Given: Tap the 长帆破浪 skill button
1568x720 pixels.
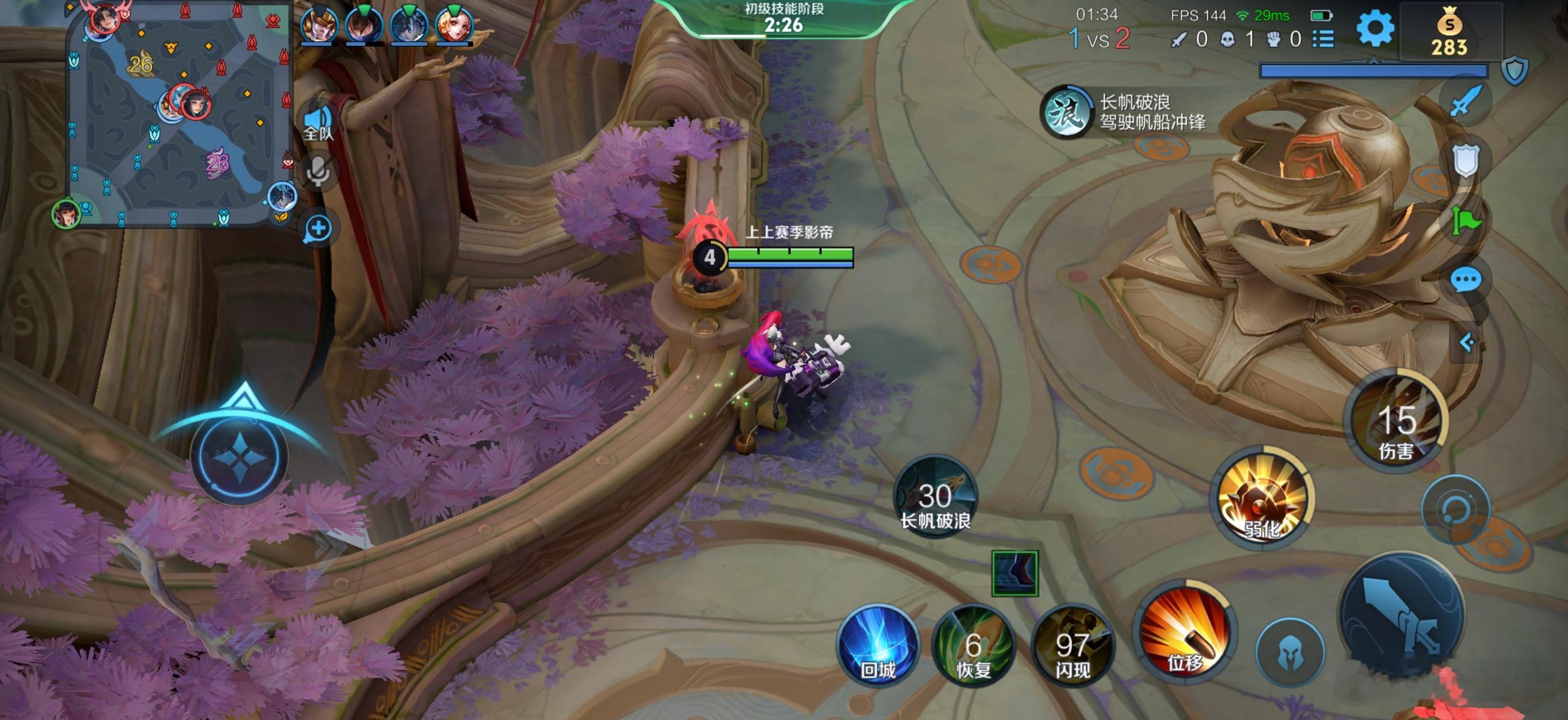Looking at the screenshot, I should tap(935, 496).
